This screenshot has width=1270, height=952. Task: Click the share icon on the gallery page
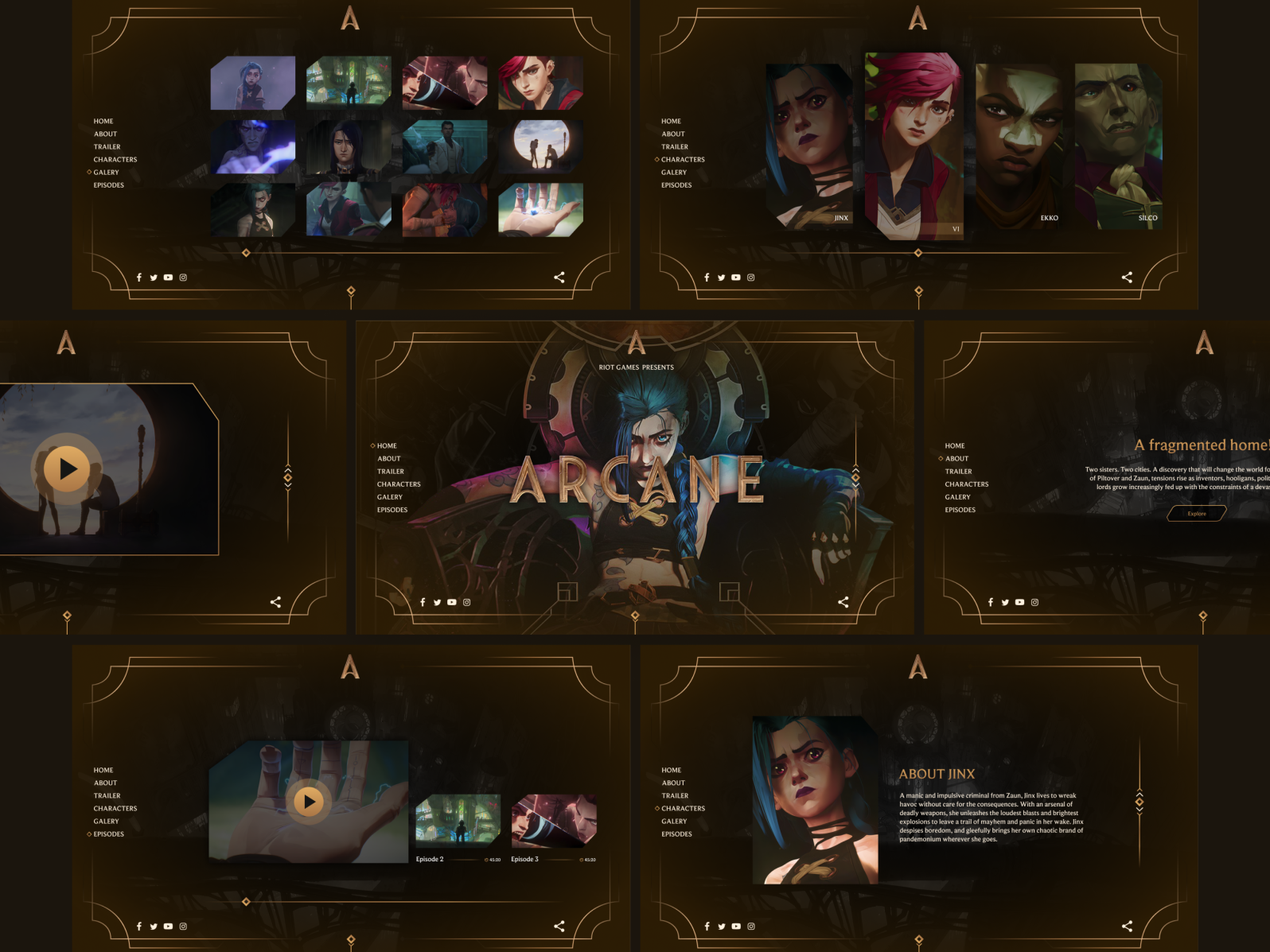click(559, 277)
